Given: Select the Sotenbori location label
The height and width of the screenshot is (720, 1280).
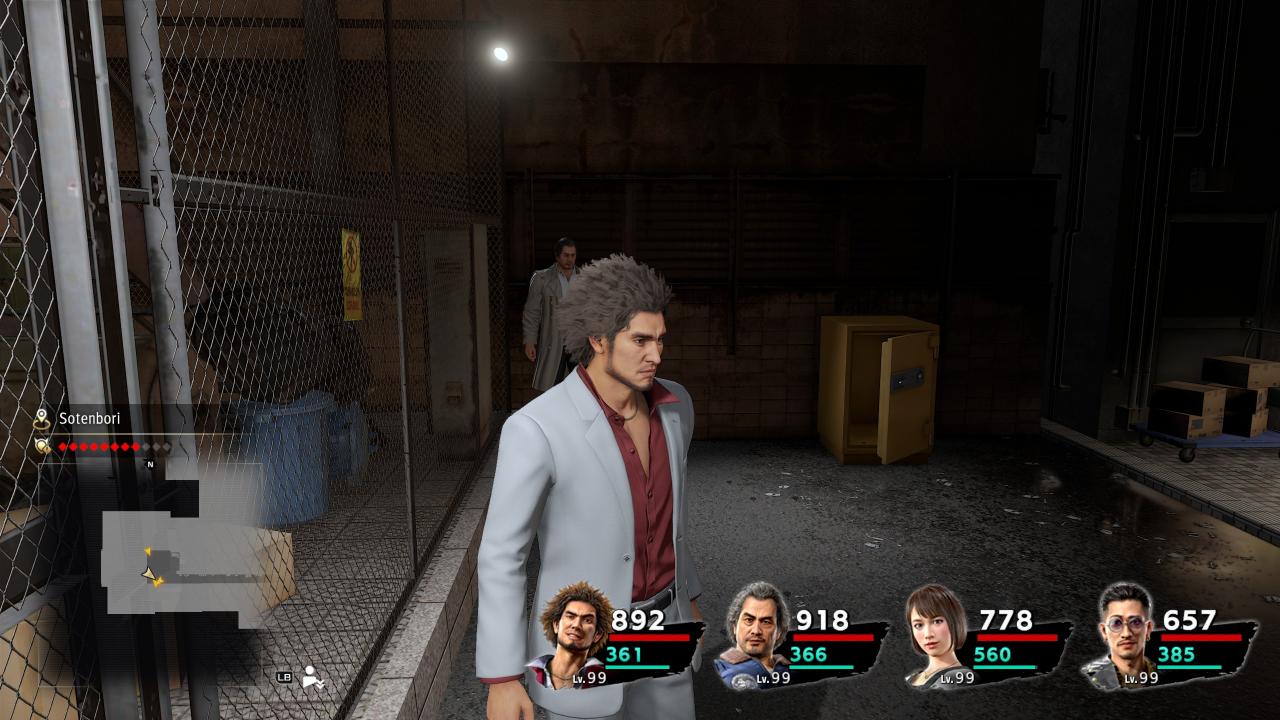Looking at the screenshot, I should 87,419.
